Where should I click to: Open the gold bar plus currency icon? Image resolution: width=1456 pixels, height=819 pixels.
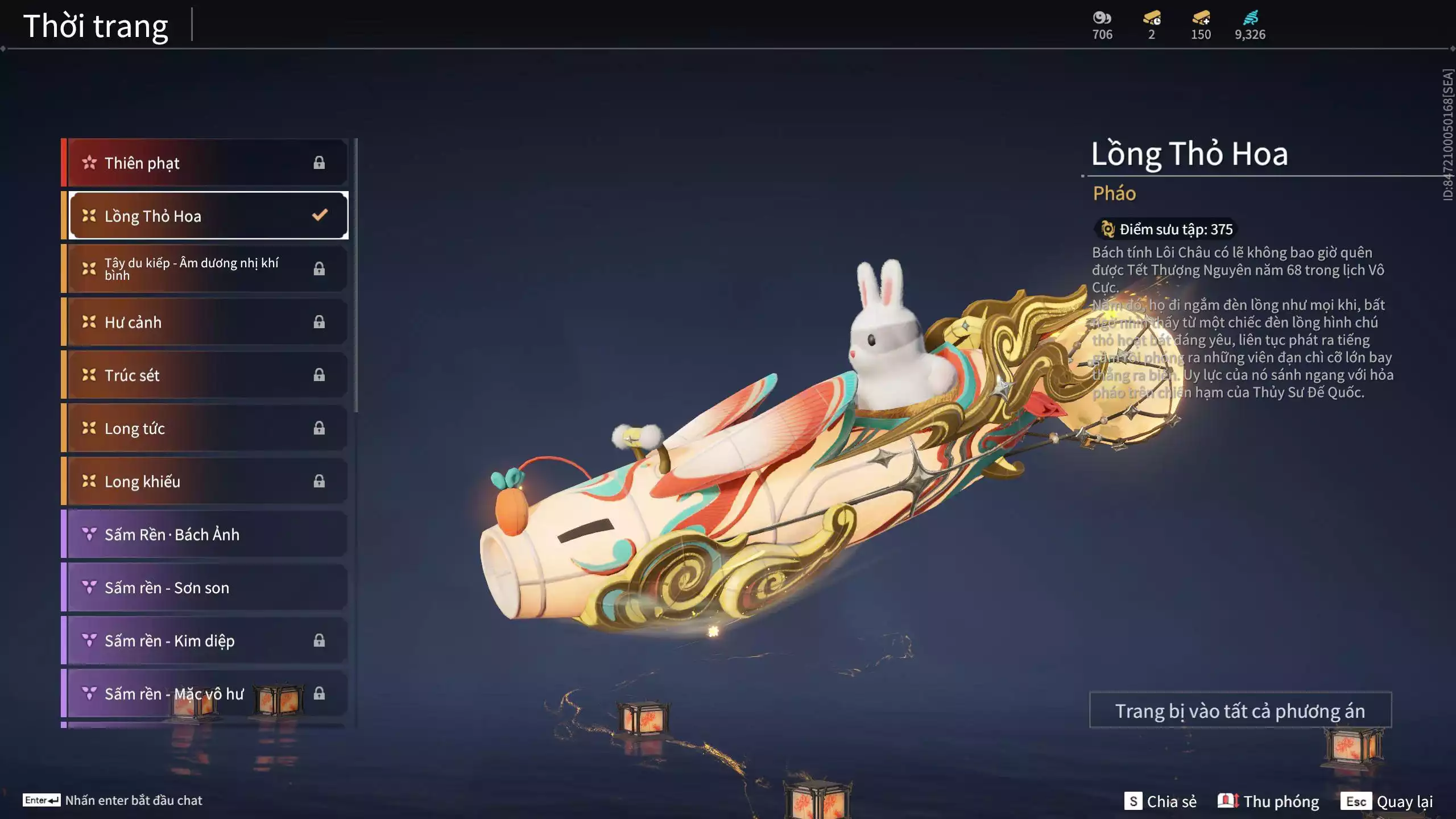point(1201,18)
